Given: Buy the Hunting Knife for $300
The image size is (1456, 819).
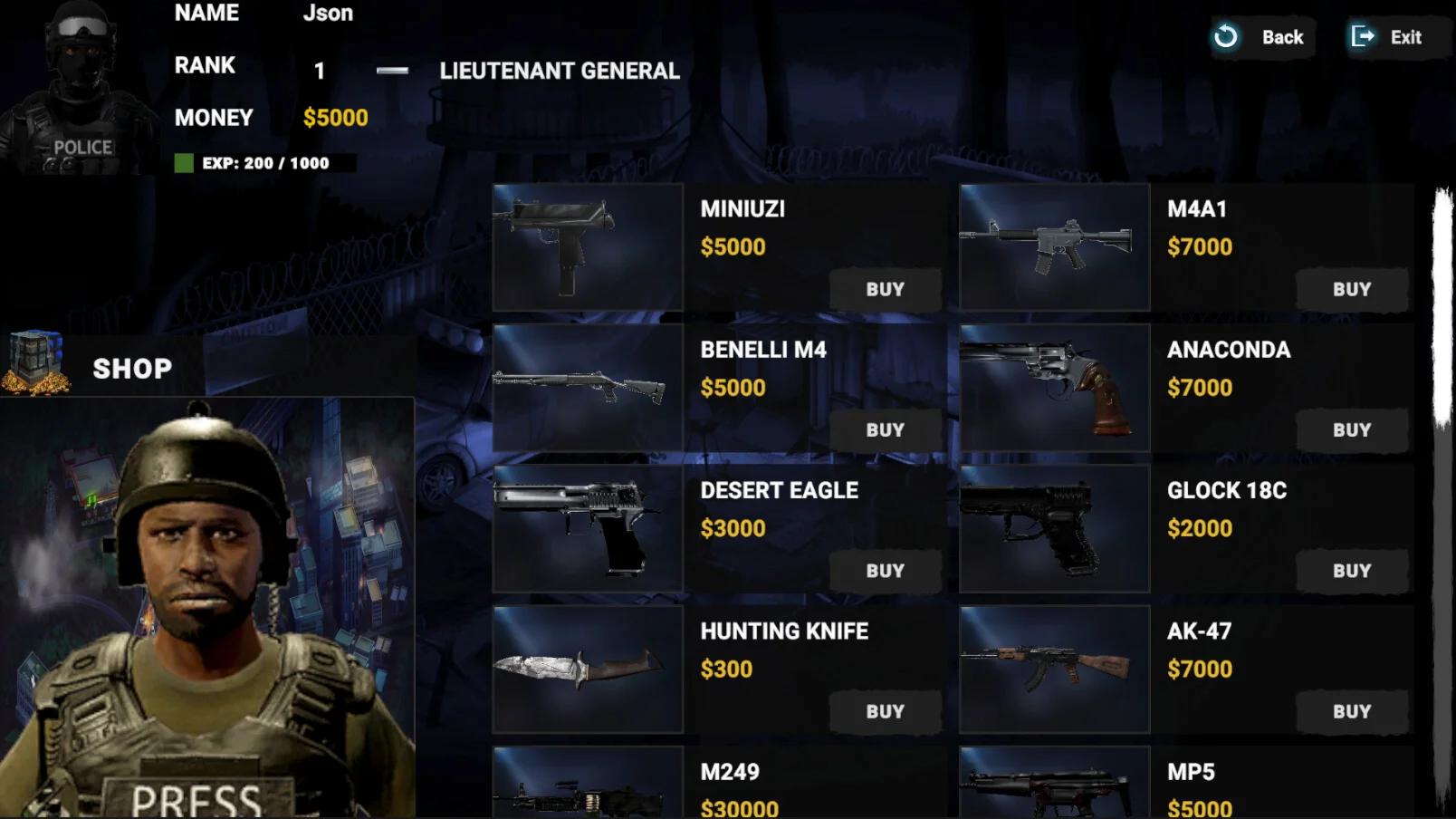Looking at the screenshot, I should [x=885, y=712].
